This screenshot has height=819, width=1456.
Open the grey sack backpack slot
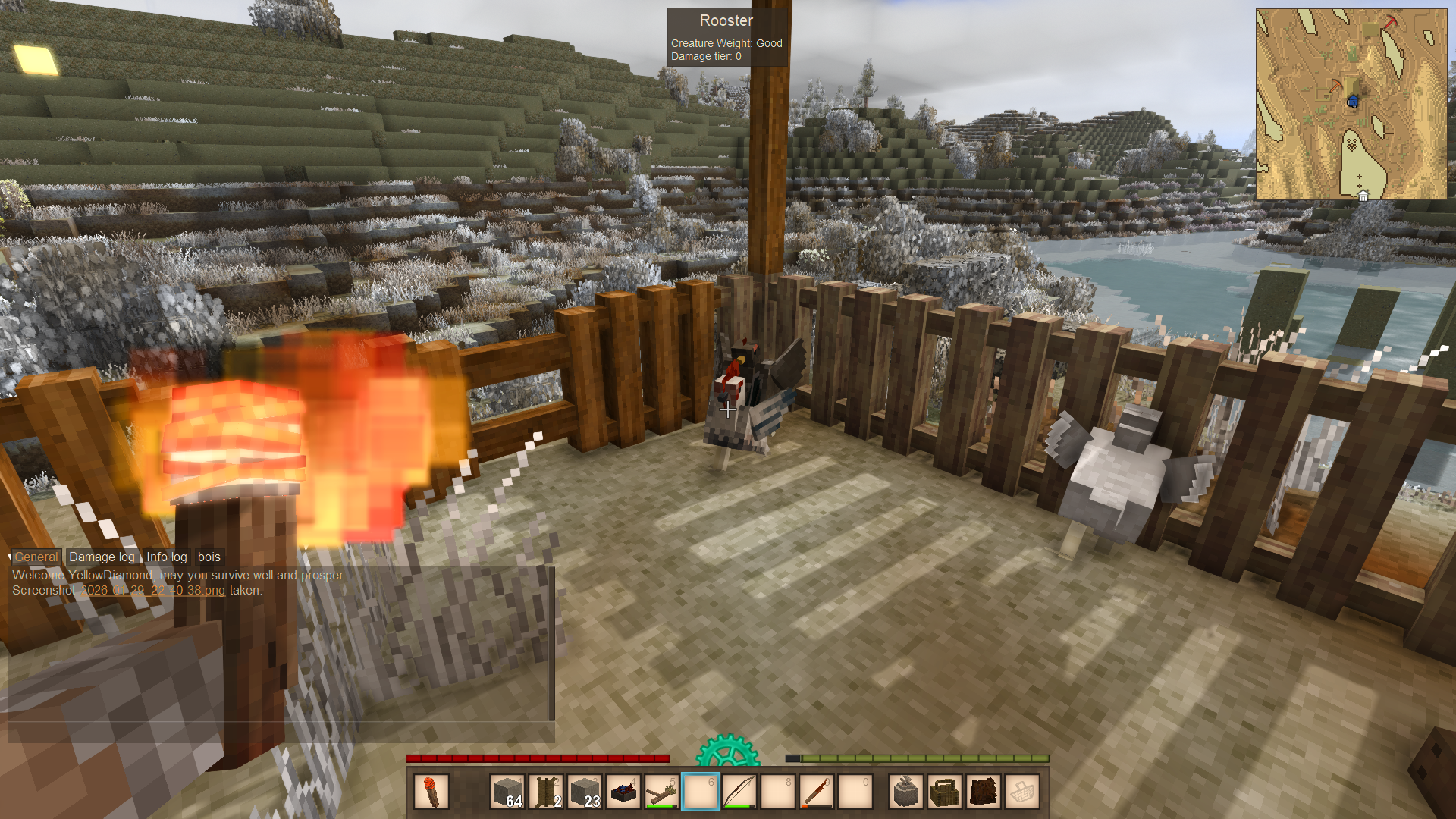[906, 792]
